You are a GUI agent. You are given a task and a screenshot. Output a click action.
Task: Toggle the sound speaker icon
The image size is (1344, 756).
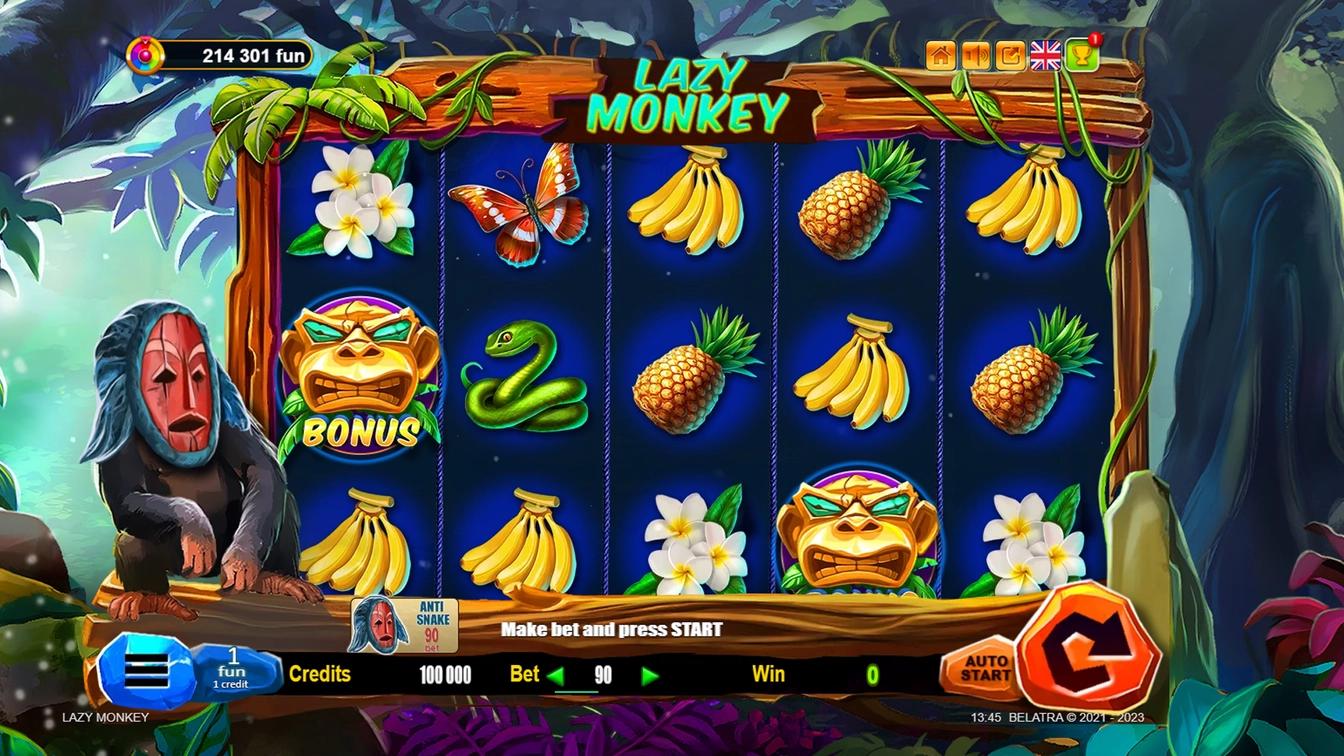coord(976,56)
